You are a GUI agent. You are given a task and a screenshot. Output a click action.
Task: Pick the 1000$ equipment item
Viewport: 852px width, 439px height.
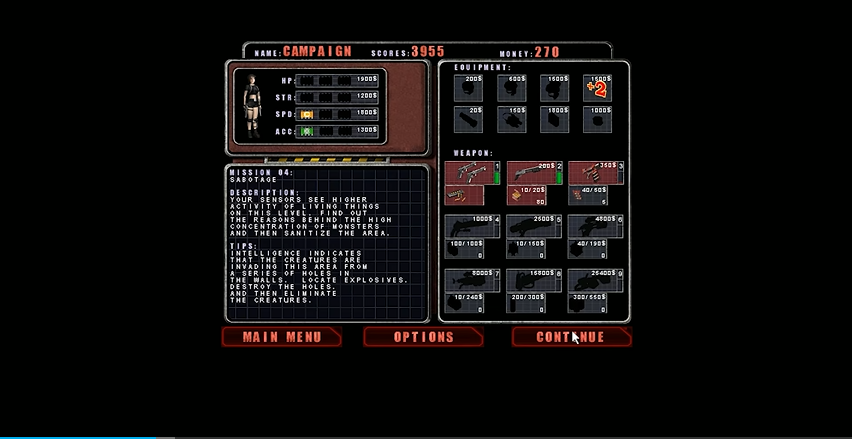click(x=596, y=119)
